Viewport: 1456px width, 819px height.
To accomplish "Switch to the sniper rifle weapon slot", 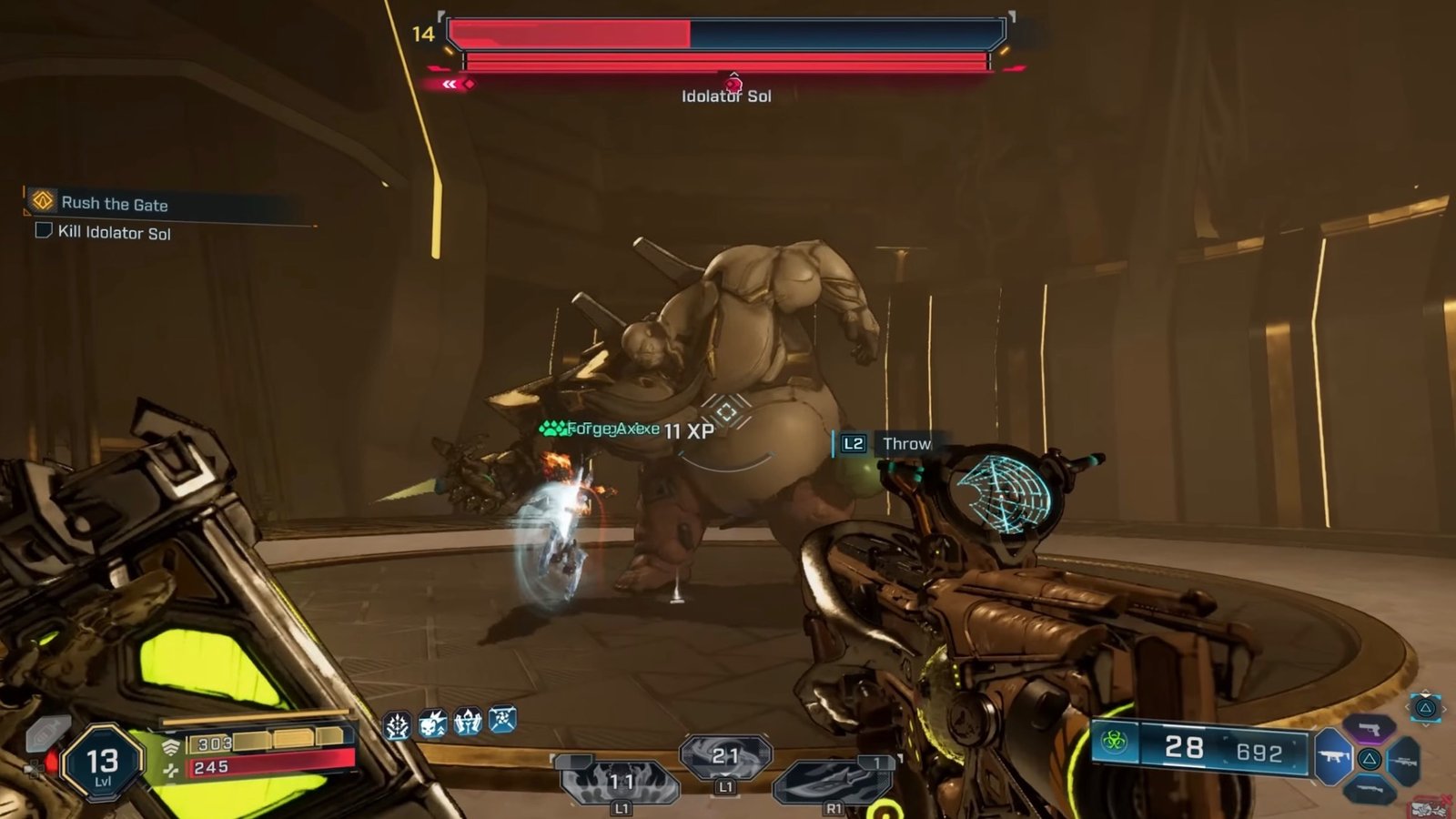I will click(1404, 760).
